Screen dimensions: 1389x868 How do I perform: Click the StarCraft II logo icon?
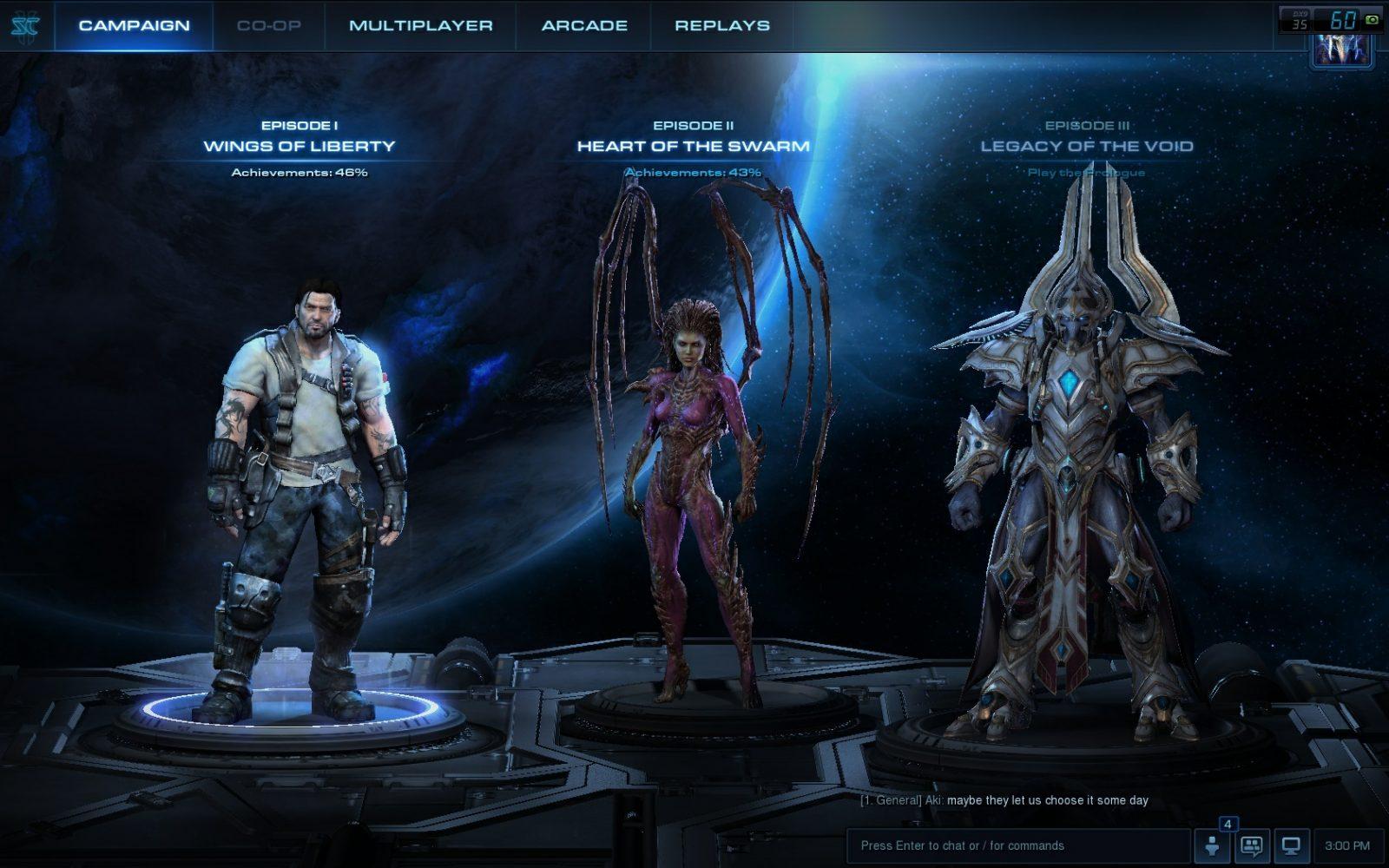click(25, 25)
